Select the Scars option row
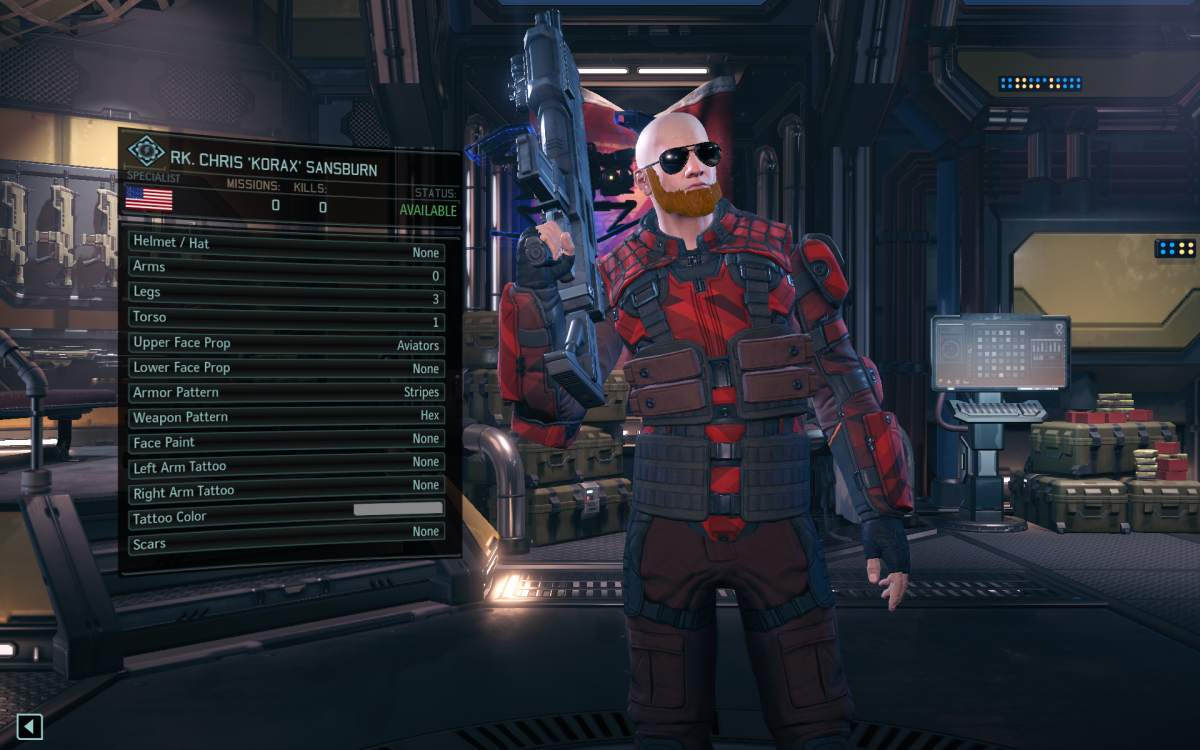 [x=286, y=544]
